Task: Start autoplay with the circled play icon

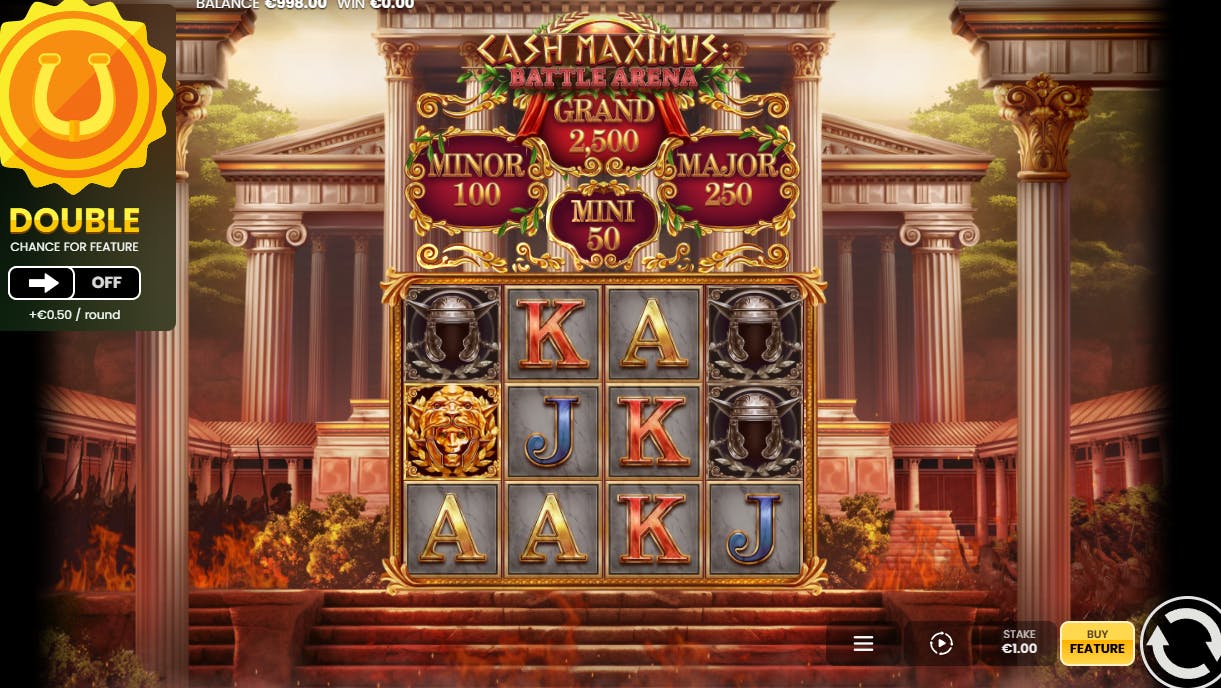Action: [941, 644]
